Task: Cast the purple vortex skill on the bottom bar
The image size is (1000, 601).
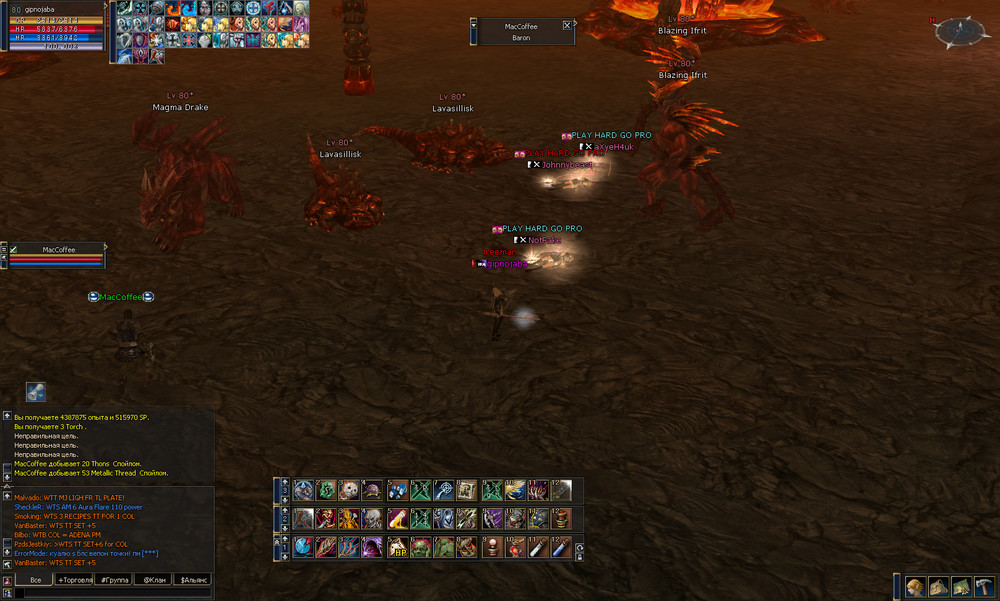Action: click(x=372, y=547)
